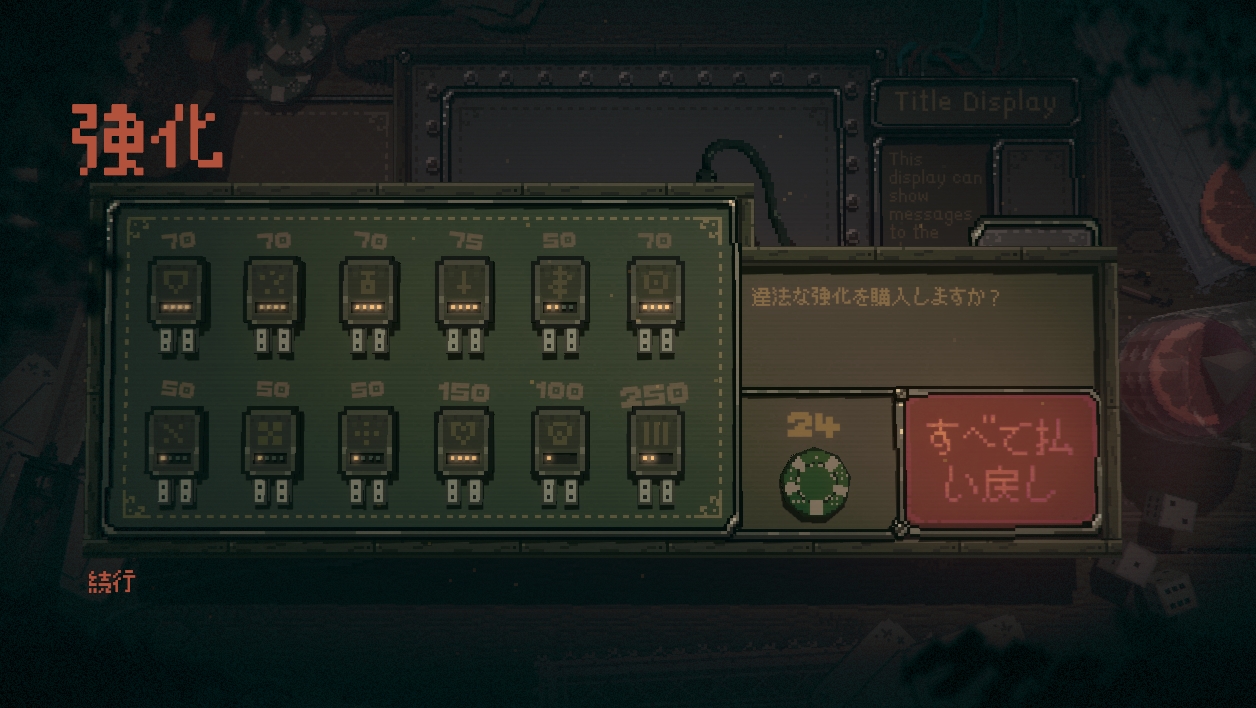Continue with the 続行 button

coord(110,582)
